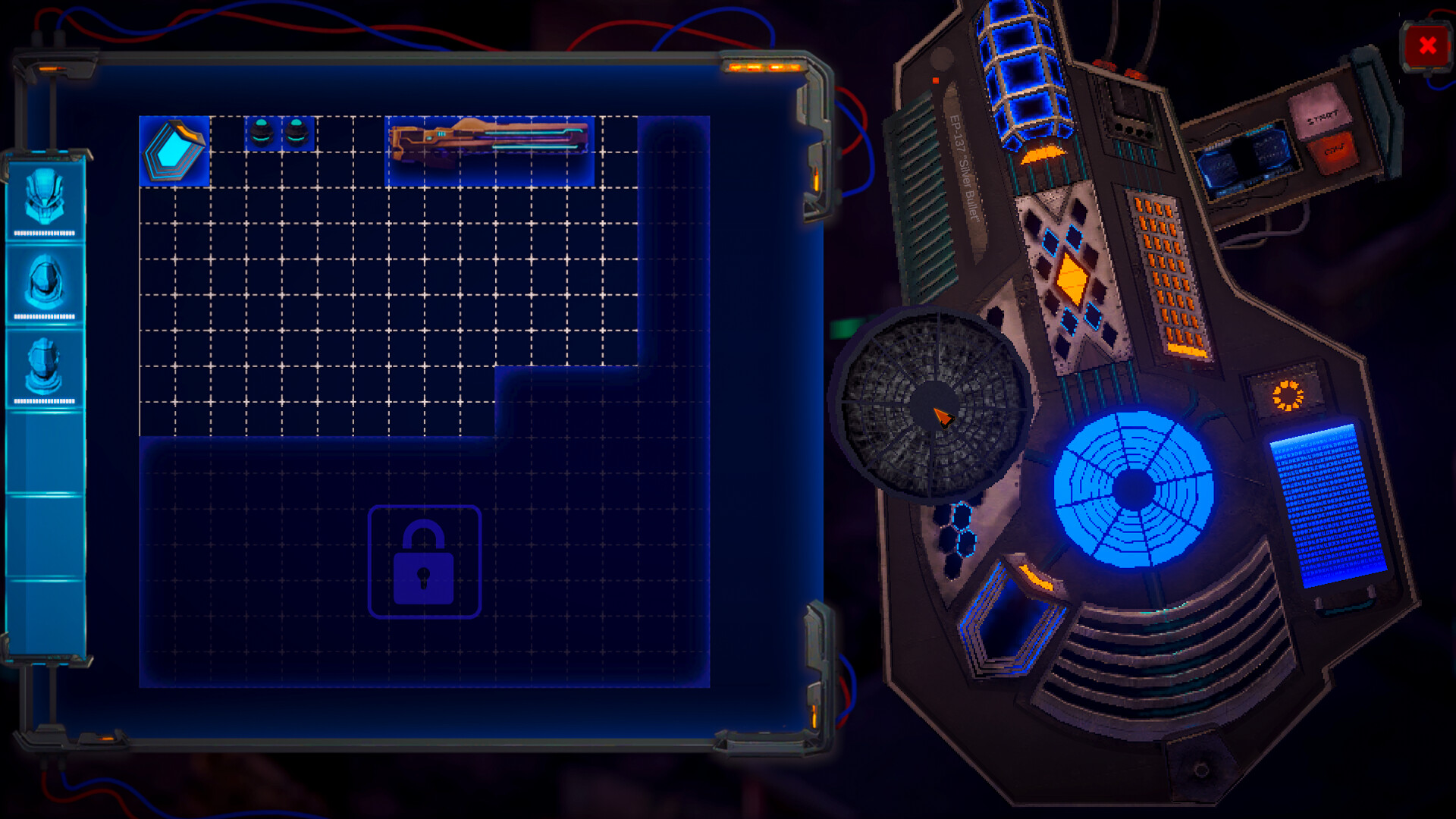Select the space helmet icon in sidebar
1456x819 pixels.
tap(45, 281)
